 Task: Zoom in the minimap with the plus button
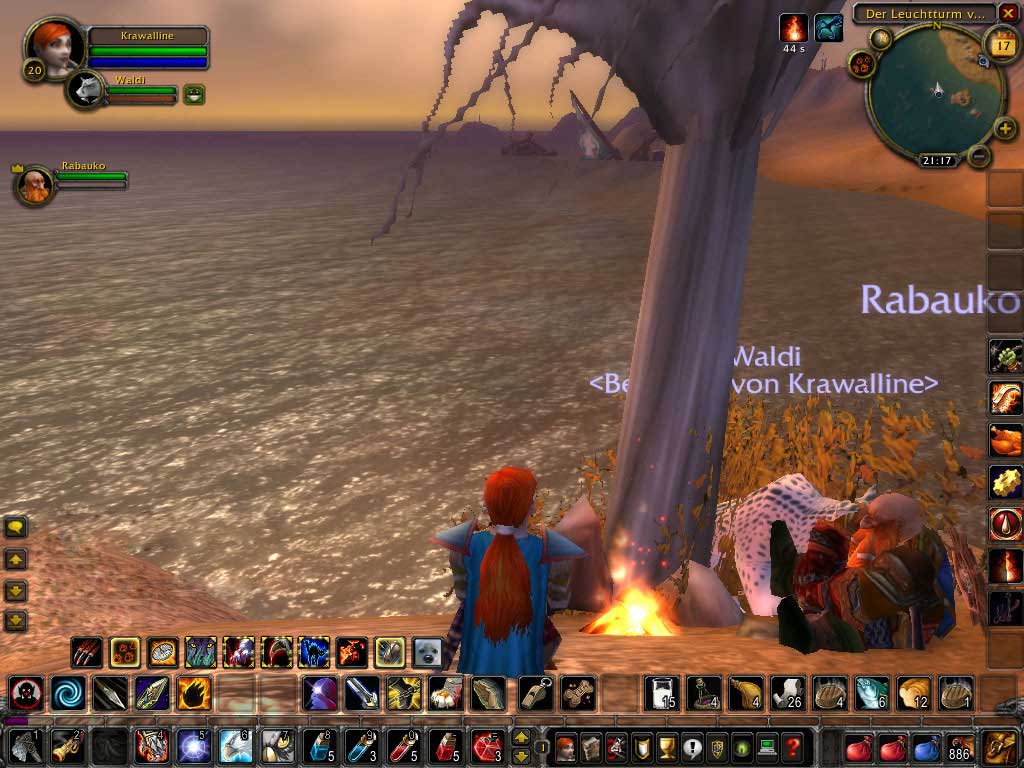(1005, 129)
